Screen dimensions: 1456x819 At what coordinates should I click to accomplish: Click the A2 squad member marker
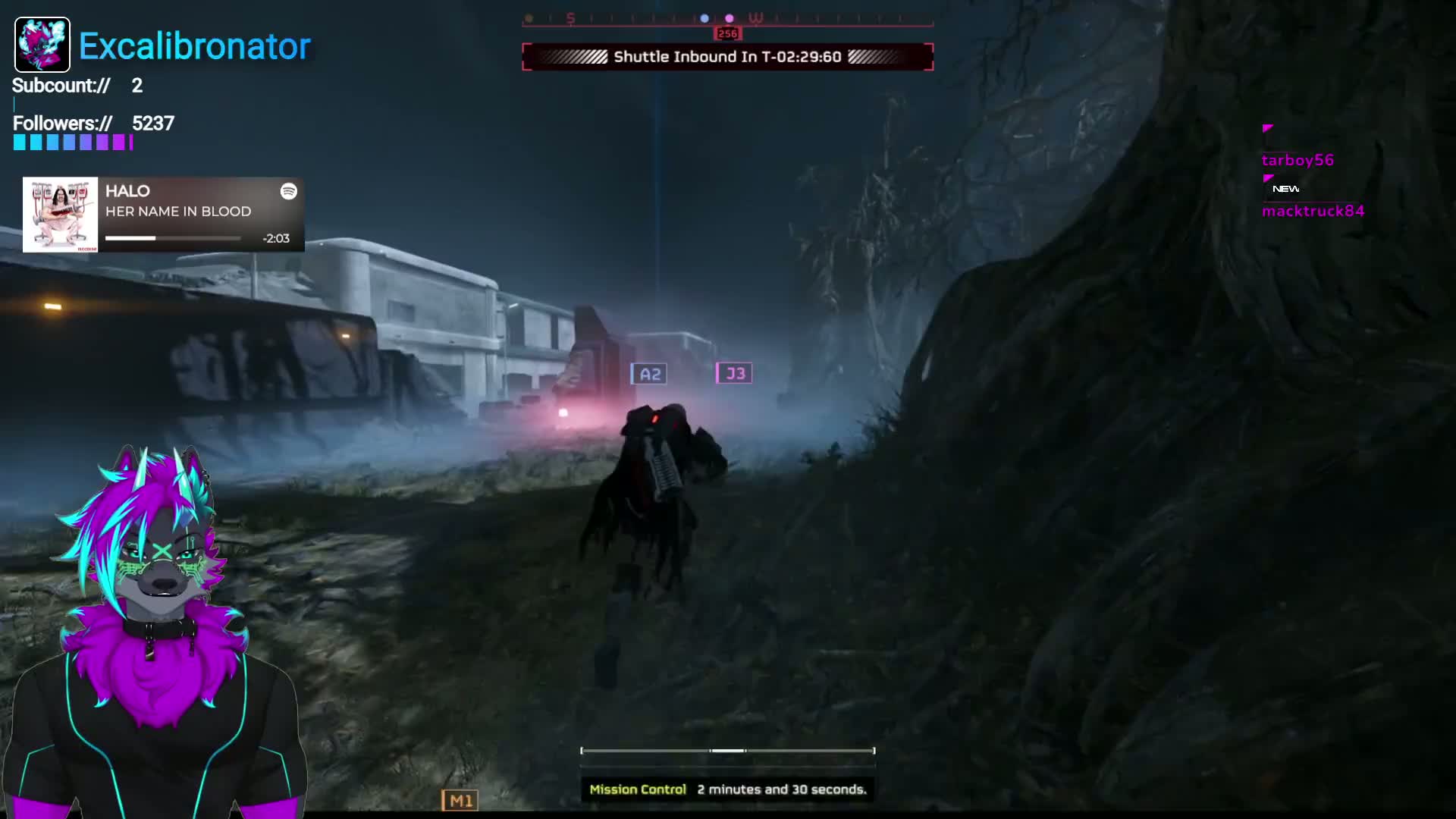[649, 372]
